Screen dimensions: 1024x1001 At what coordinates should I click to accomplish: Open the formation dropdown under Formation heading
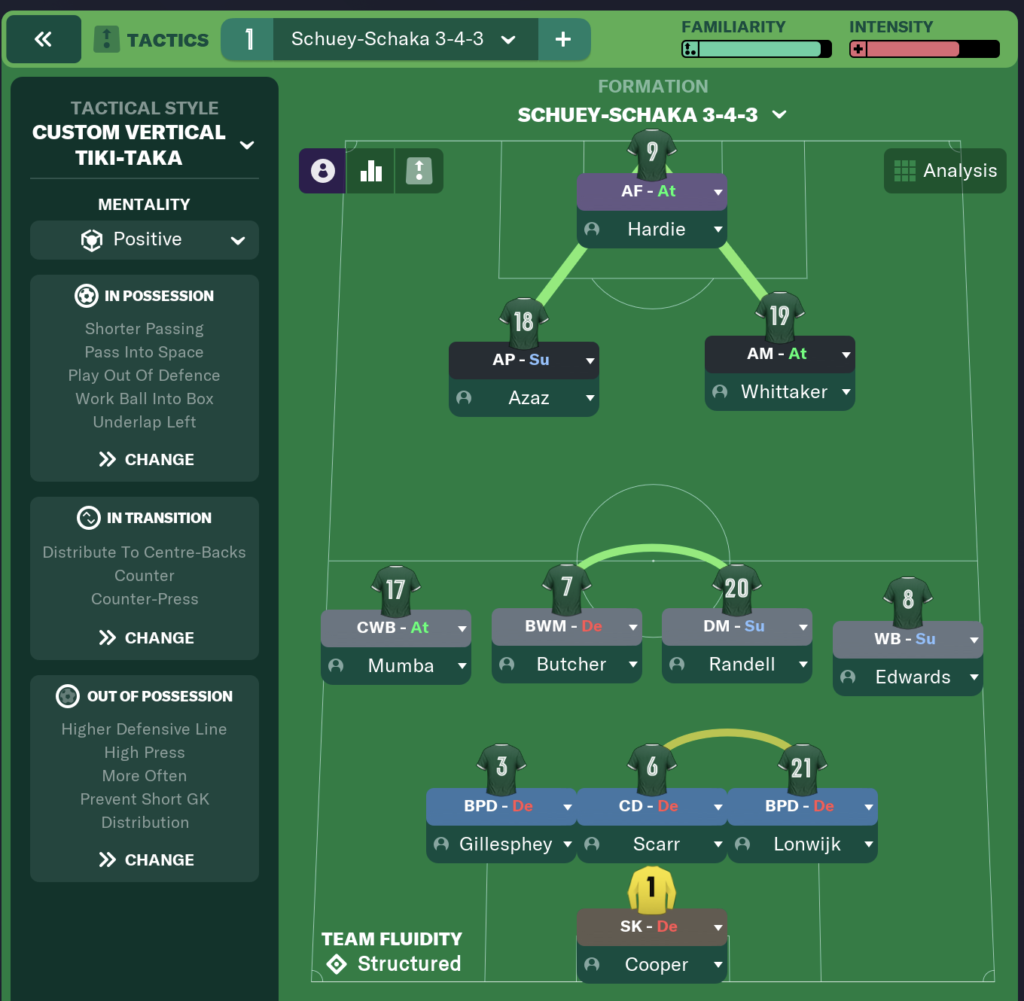(x=779, y=115)
